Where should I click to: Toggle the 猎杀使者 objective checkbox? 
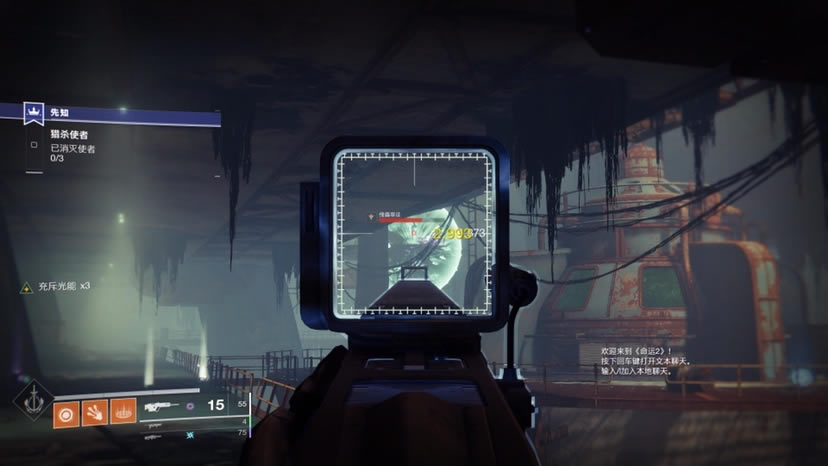34,143
